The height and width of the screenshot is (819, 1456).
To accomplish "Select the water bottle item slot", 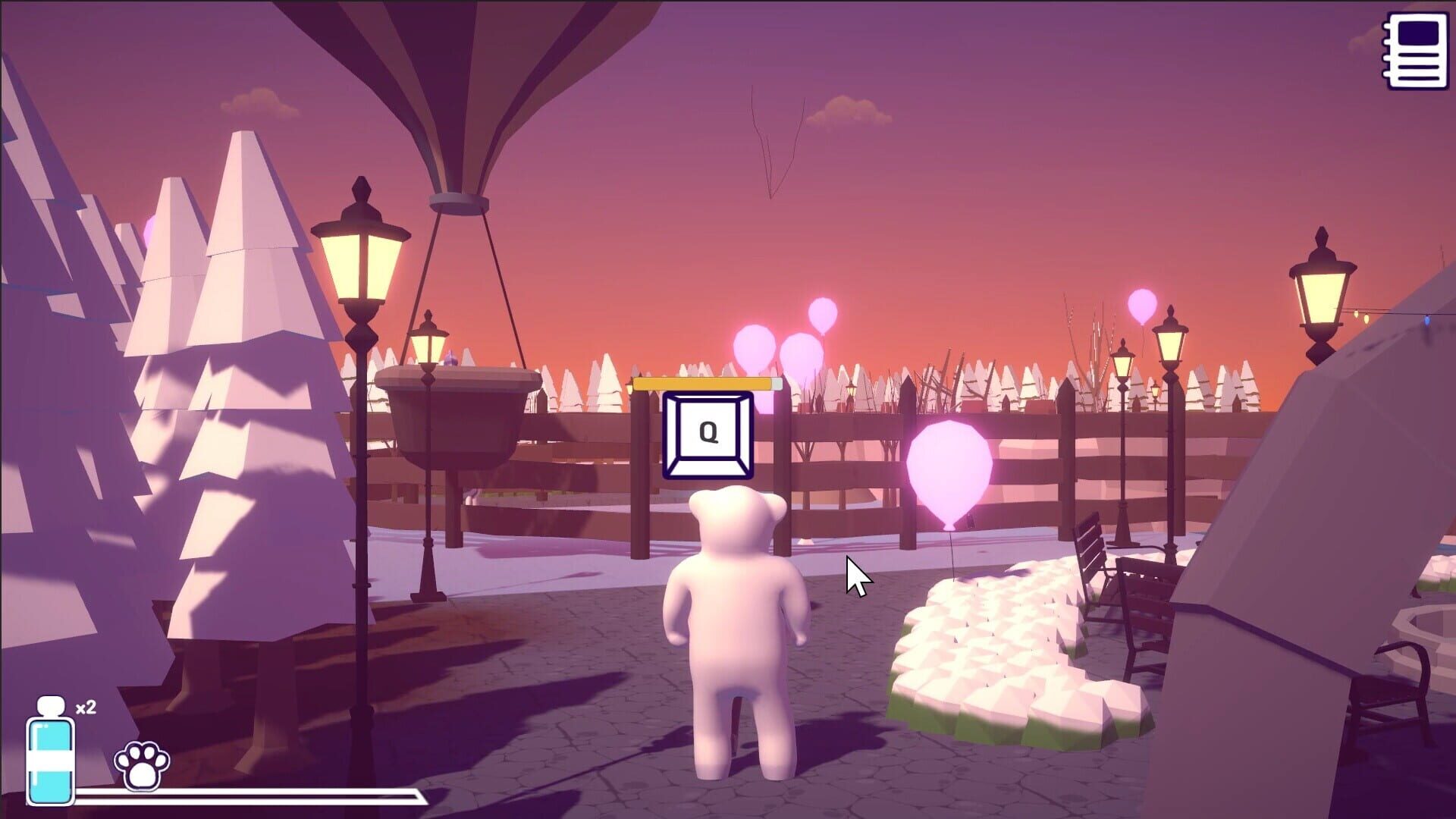I will [x=51, y=758].
